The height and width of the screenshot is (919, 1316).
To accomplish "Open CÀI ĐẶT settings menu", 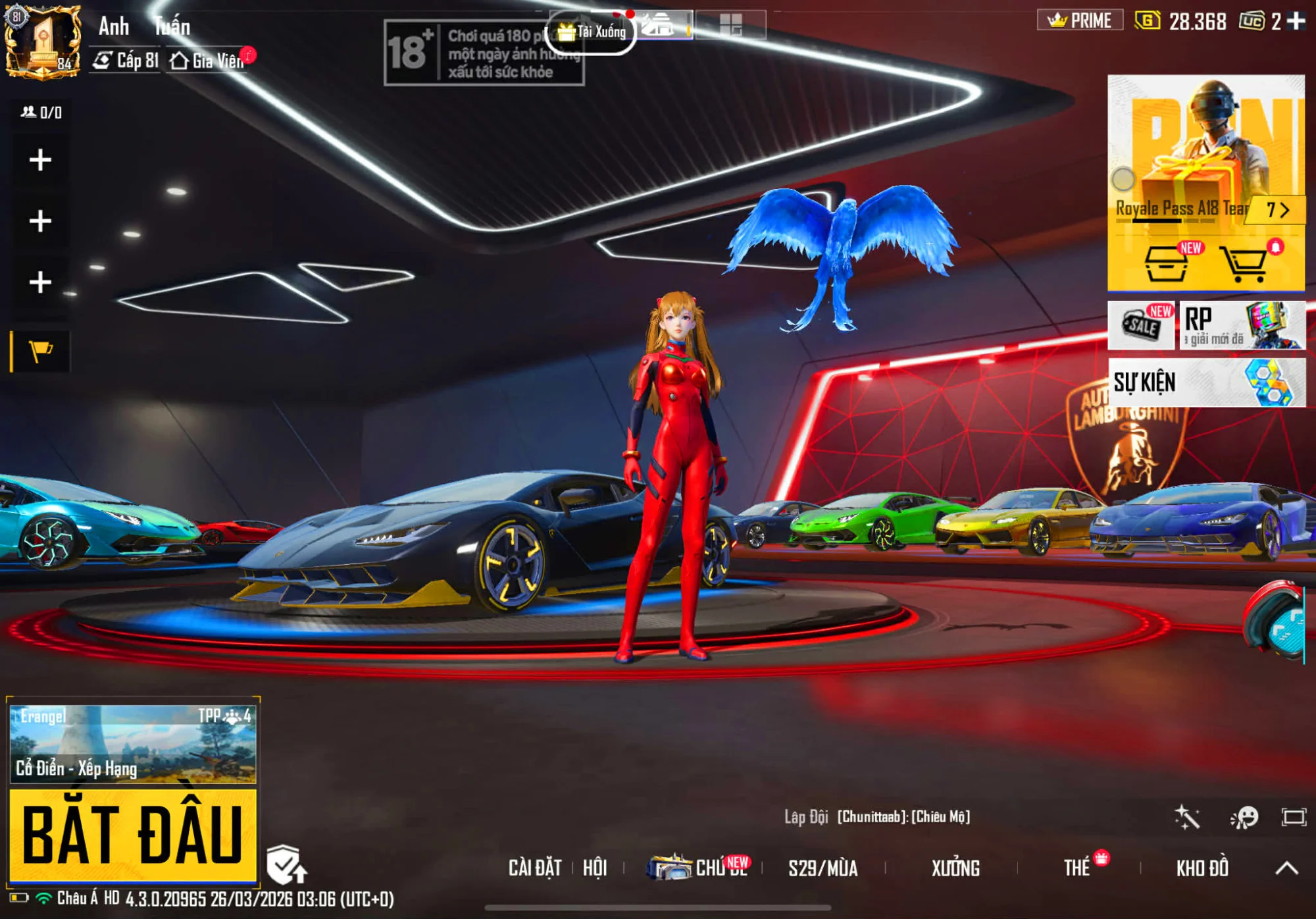I will click(x=534, y=868).
